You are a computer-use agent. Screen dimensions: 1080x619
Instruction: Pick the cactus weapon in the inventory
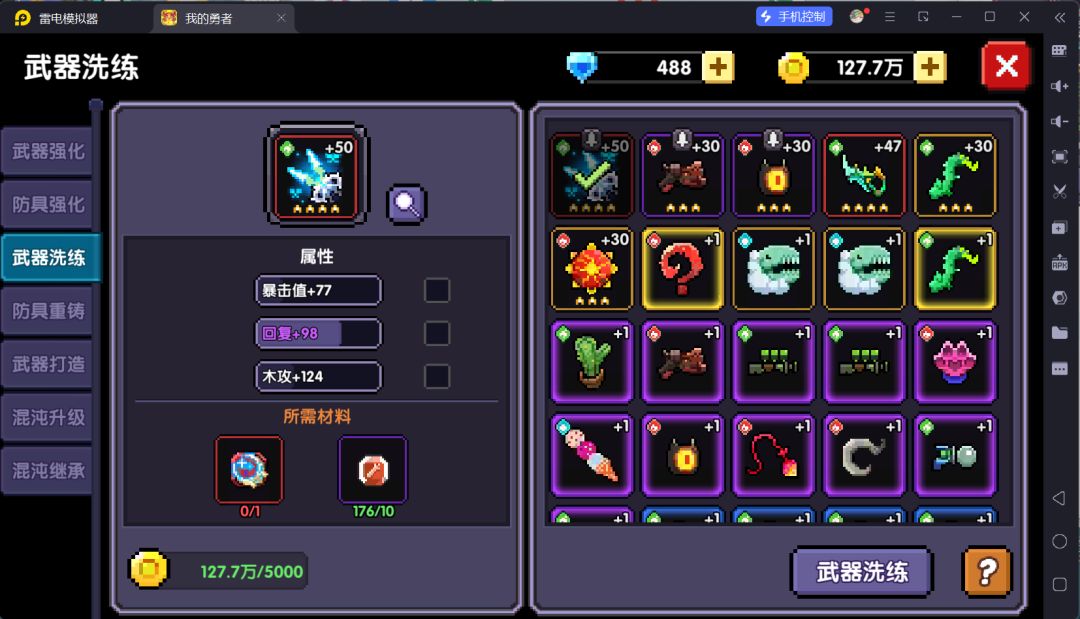591,362
